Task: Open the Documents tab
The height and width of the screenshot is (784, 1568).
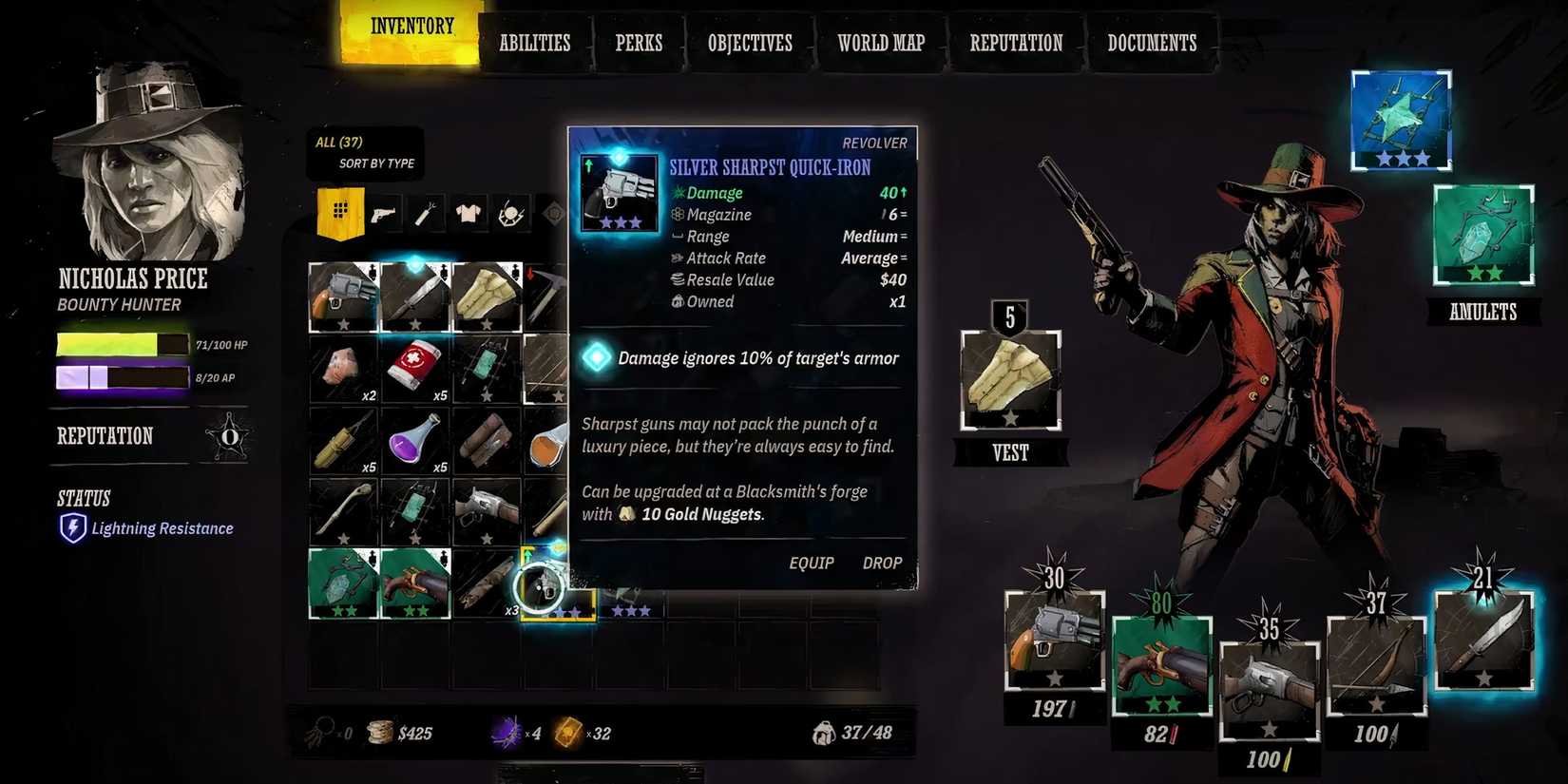Action: coord(1152,43)
